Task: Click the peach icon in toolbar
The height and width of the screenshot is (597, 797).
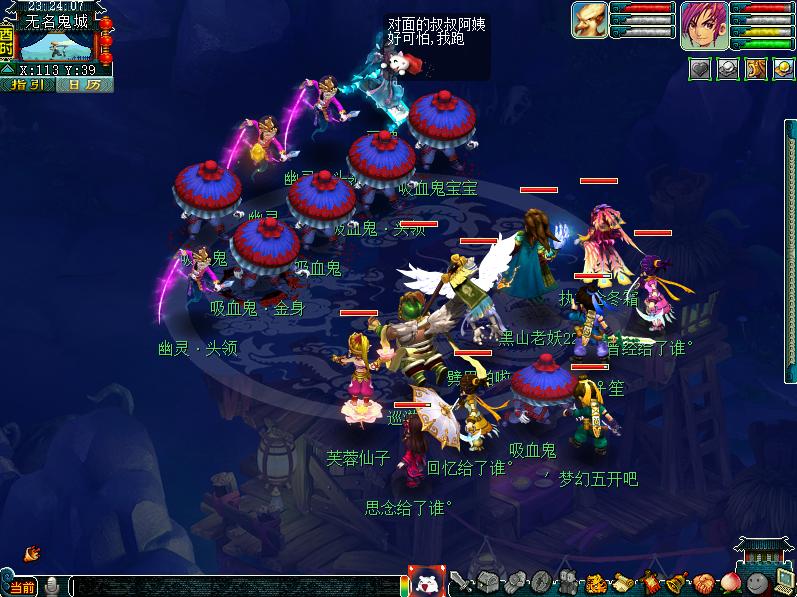Action: tap(729, 582)
